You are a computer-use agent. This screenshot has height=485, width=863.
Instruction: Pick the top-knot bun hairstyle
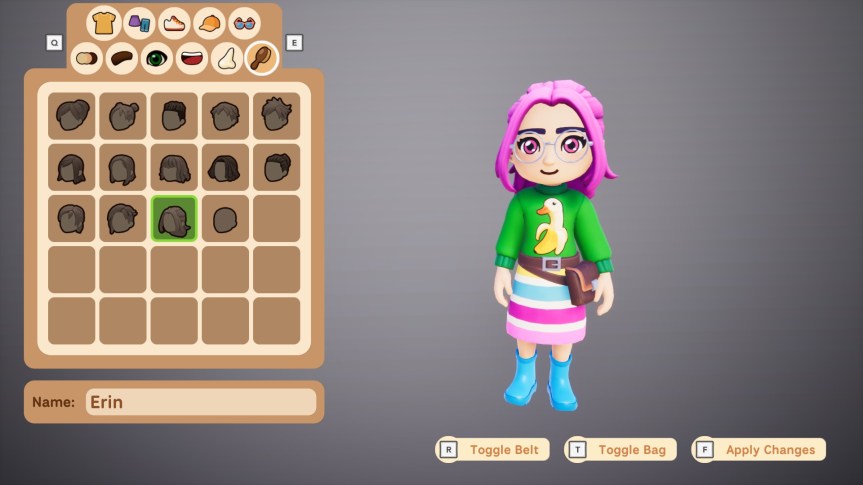(x=123, y=117)
